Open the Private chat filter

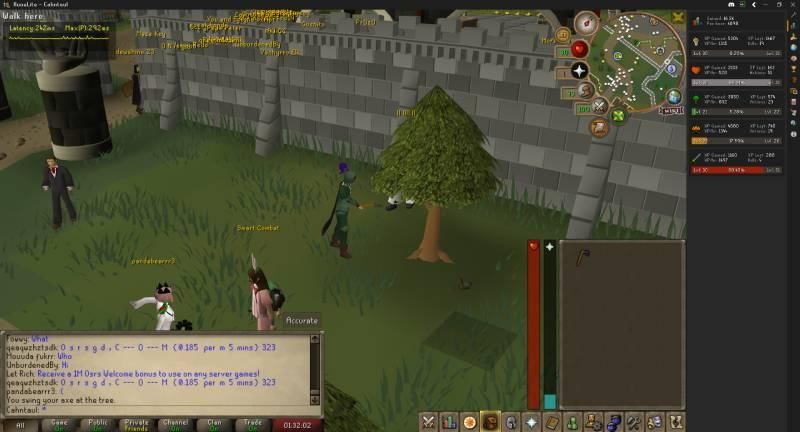(x=137, y=424)
